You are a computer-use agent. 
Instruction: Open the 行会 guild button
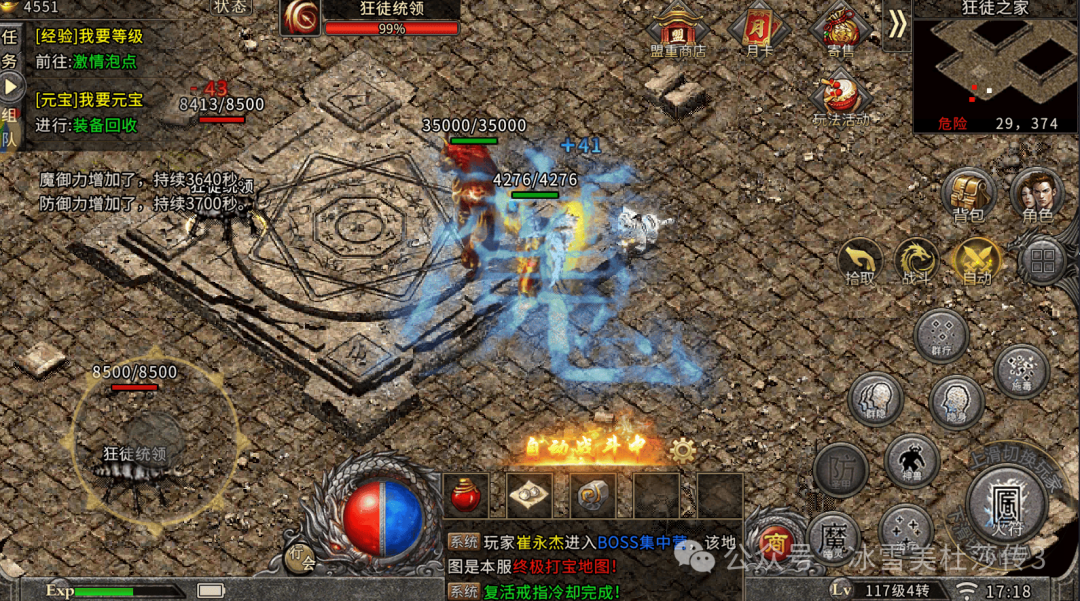pos(300,556)
